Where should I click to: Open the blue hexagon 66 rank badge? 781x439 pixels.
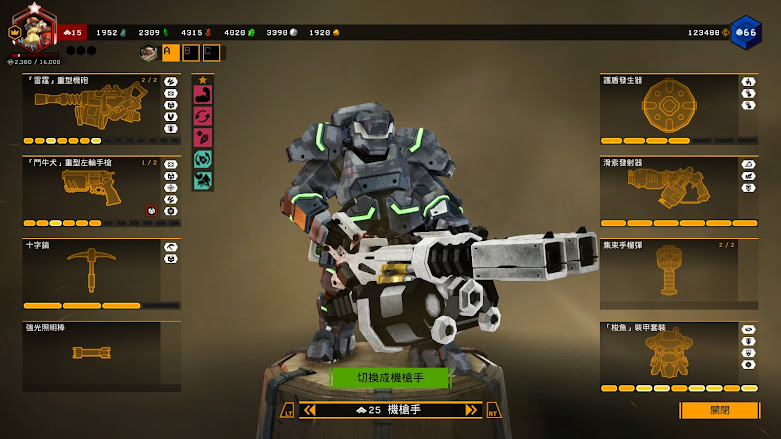[x=745, y=32]
